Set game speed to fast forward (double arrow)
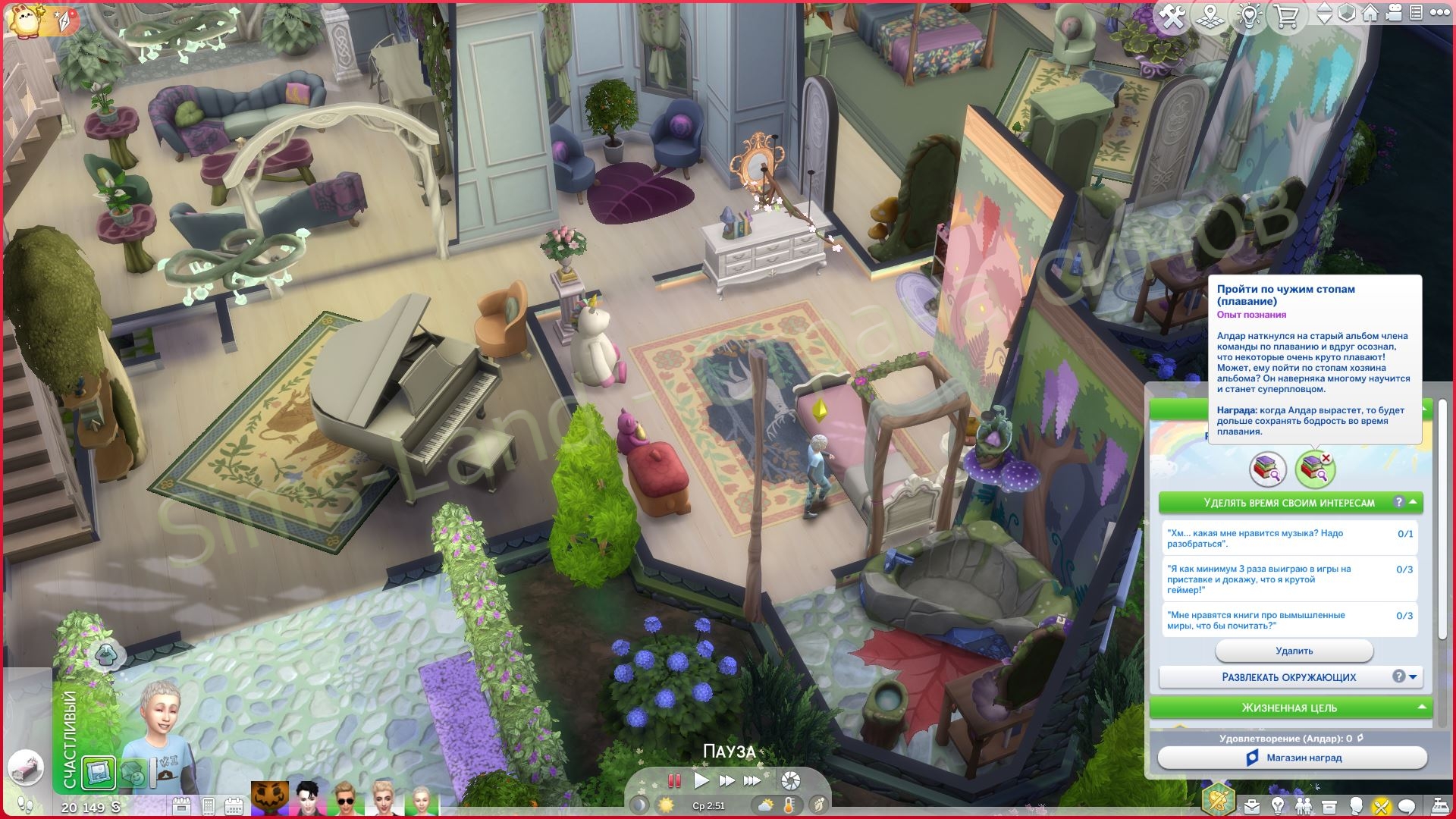 coord(726,780)
